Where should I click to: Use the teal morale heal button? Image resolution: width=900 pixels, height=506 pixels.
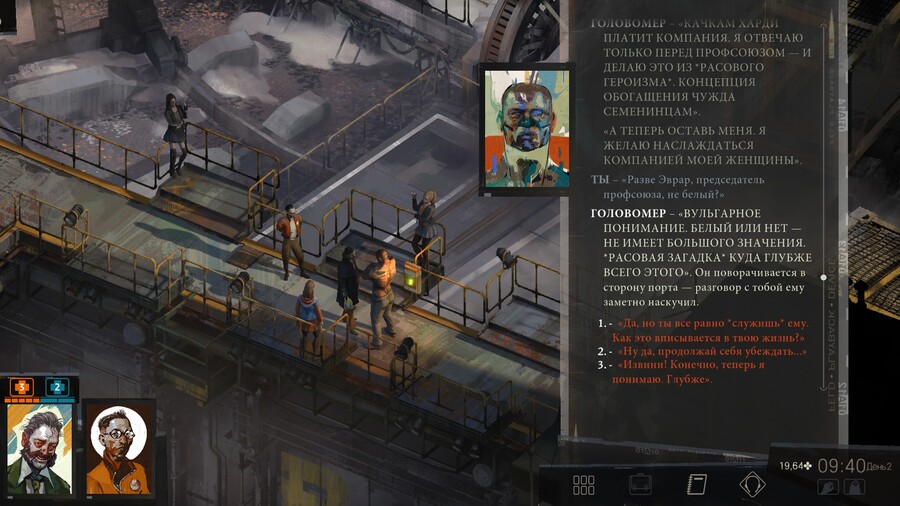[57, 387]
